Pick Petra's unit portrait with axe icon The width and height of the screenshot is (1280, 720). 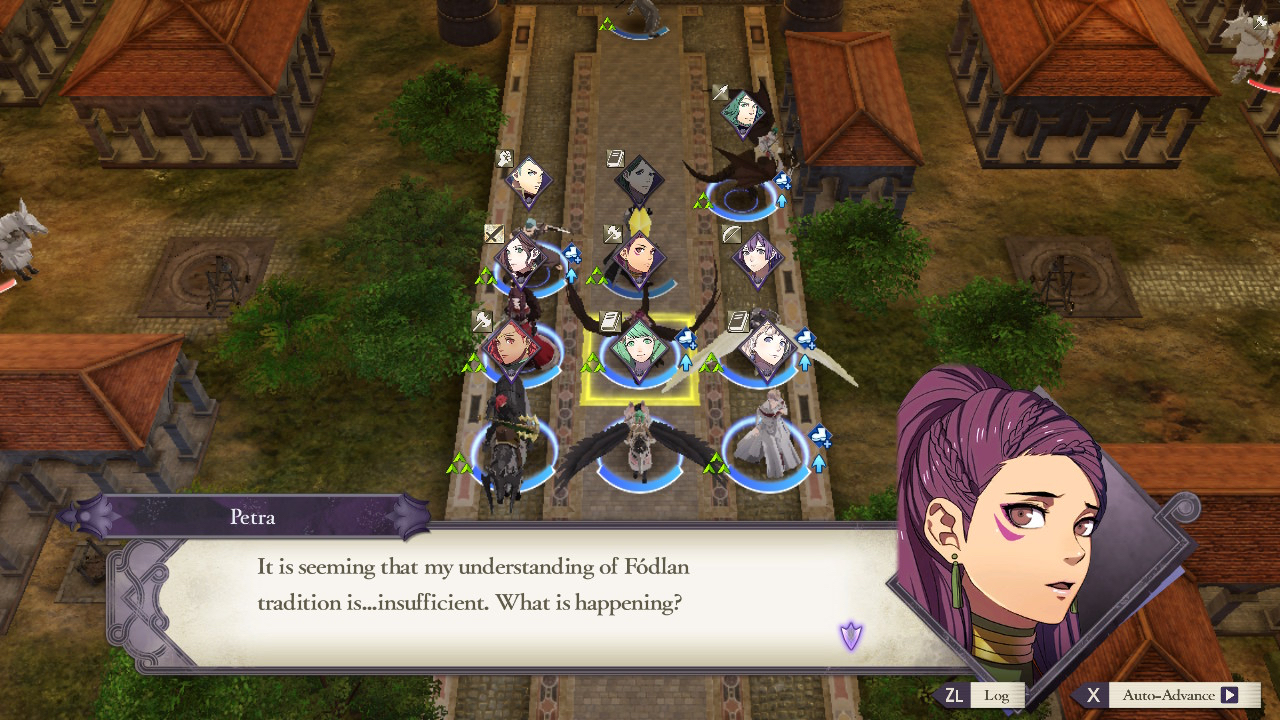coord(637,257)
